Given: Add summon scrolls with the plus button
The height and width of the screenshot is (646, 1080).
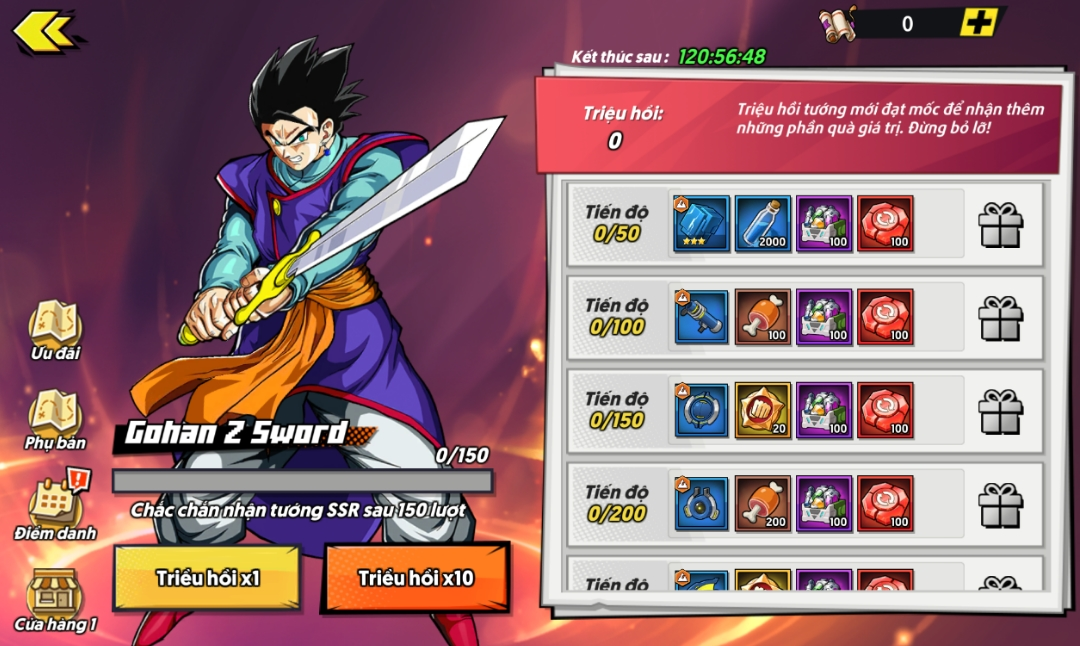Looking at the screenshot, I should 977,23.
